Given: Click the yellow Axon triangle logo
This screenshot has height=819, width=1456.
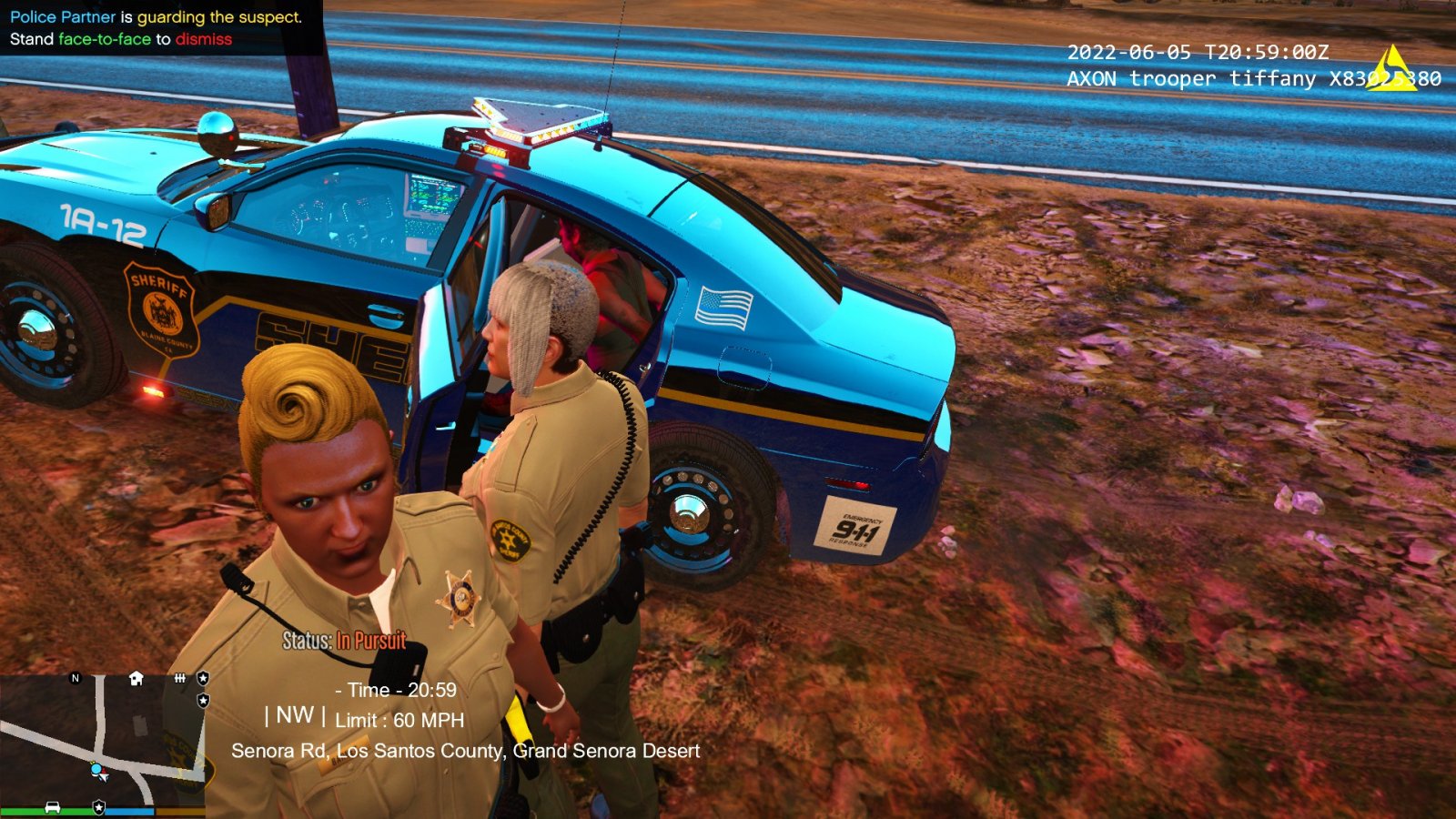Looking at the screenshot, I should click(x=1392, y=69).
